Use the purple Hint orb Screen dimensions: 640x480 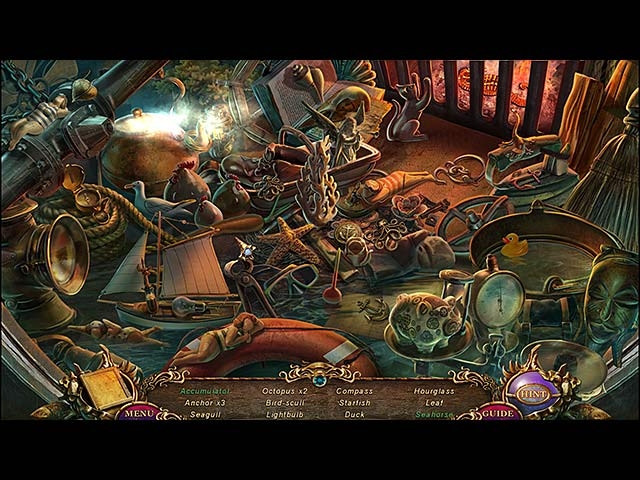tap(530, 392)
